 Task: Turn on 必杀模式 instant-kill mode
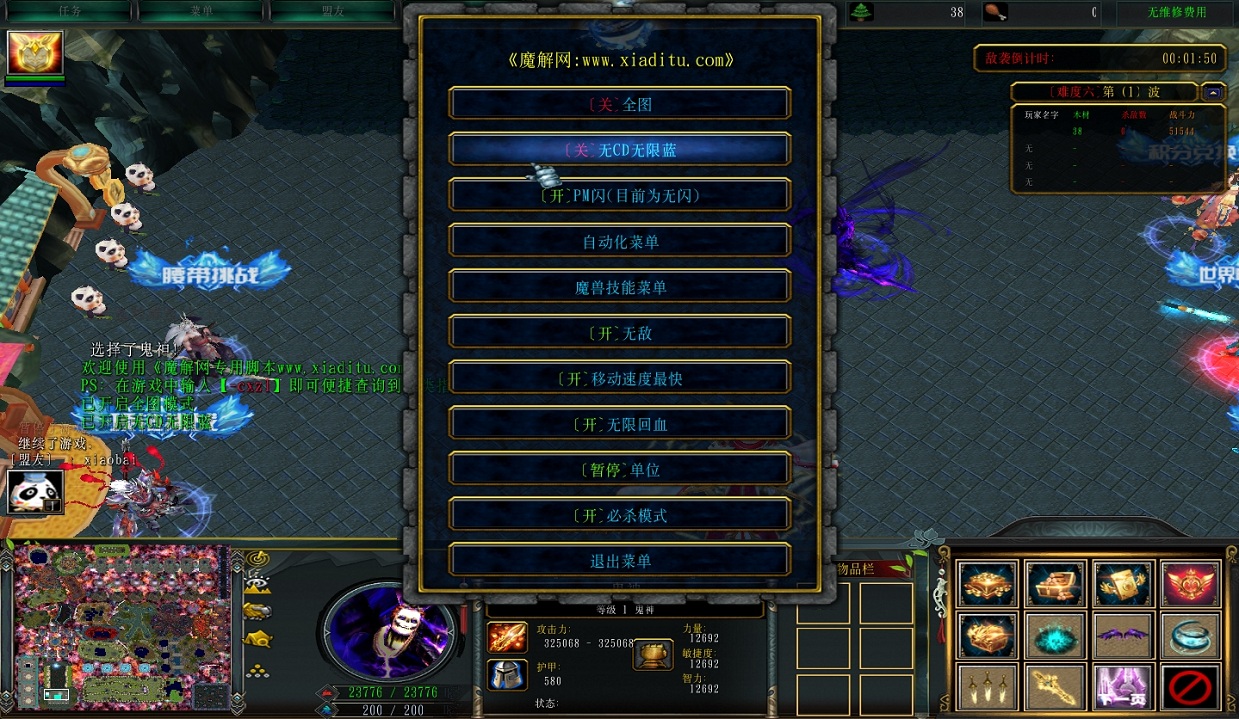pyautogui.click(x=620, y=516)
